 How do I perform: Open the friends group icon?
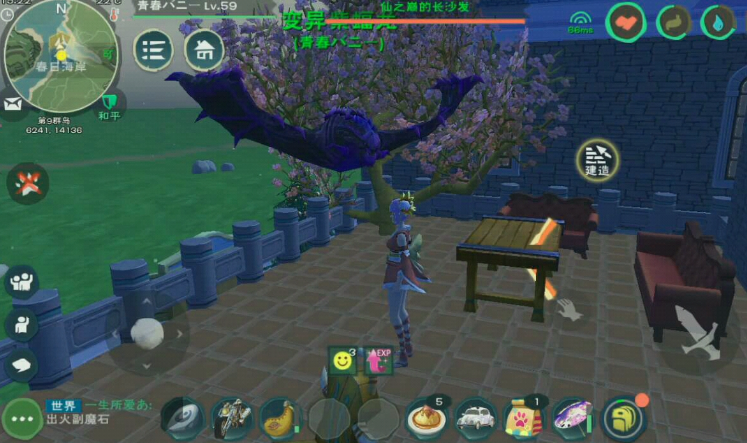(x=20, y=281)
